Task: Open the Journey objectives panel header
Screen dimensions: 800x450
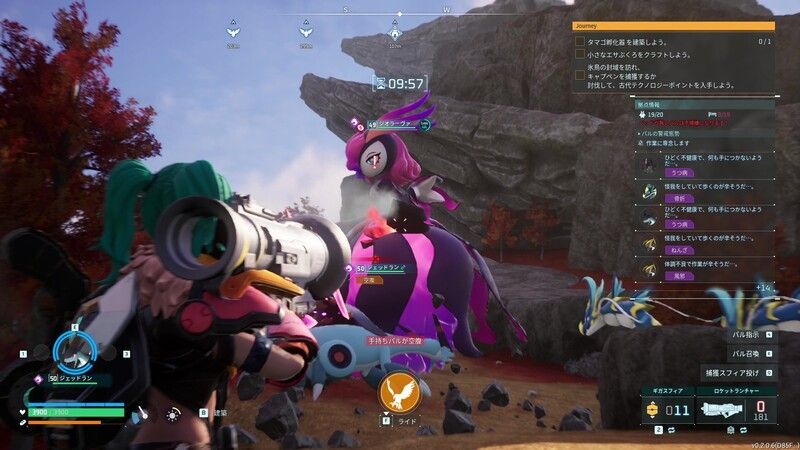Action: [672, 26]
